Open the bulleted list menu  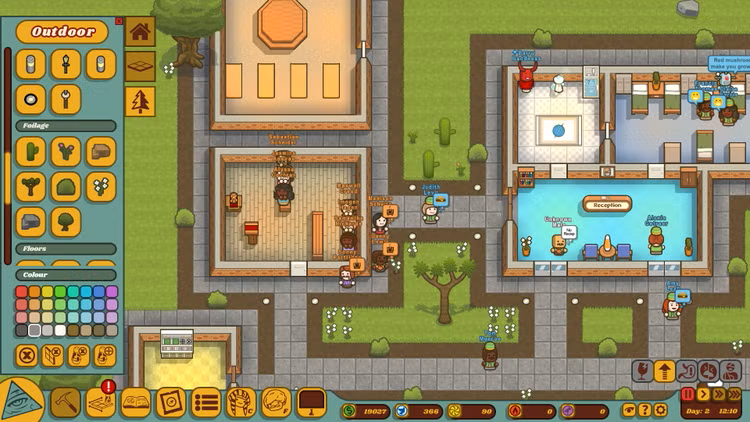[x=206, y=402]
